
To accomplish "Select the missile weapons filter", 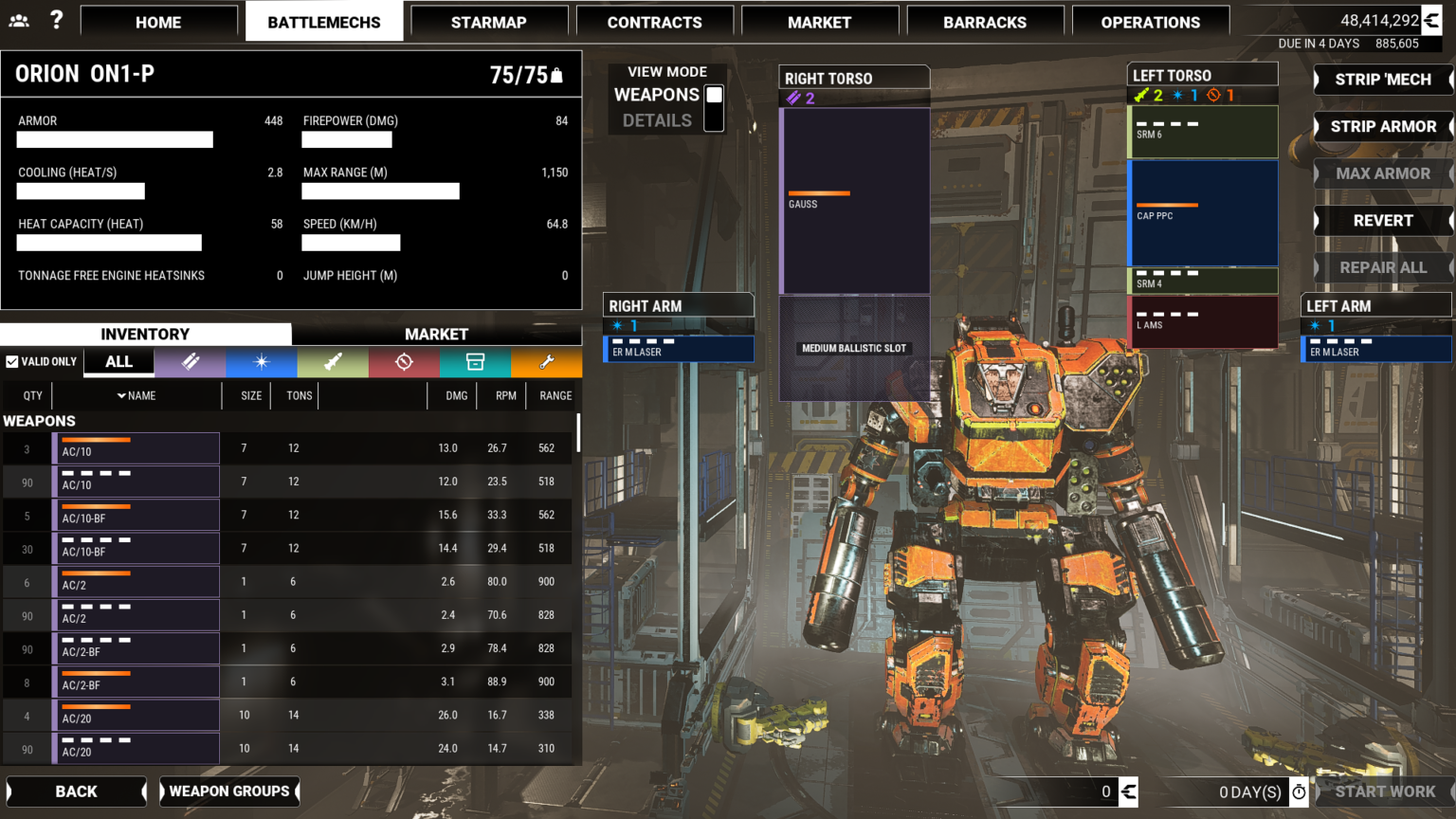I will 333,362.
